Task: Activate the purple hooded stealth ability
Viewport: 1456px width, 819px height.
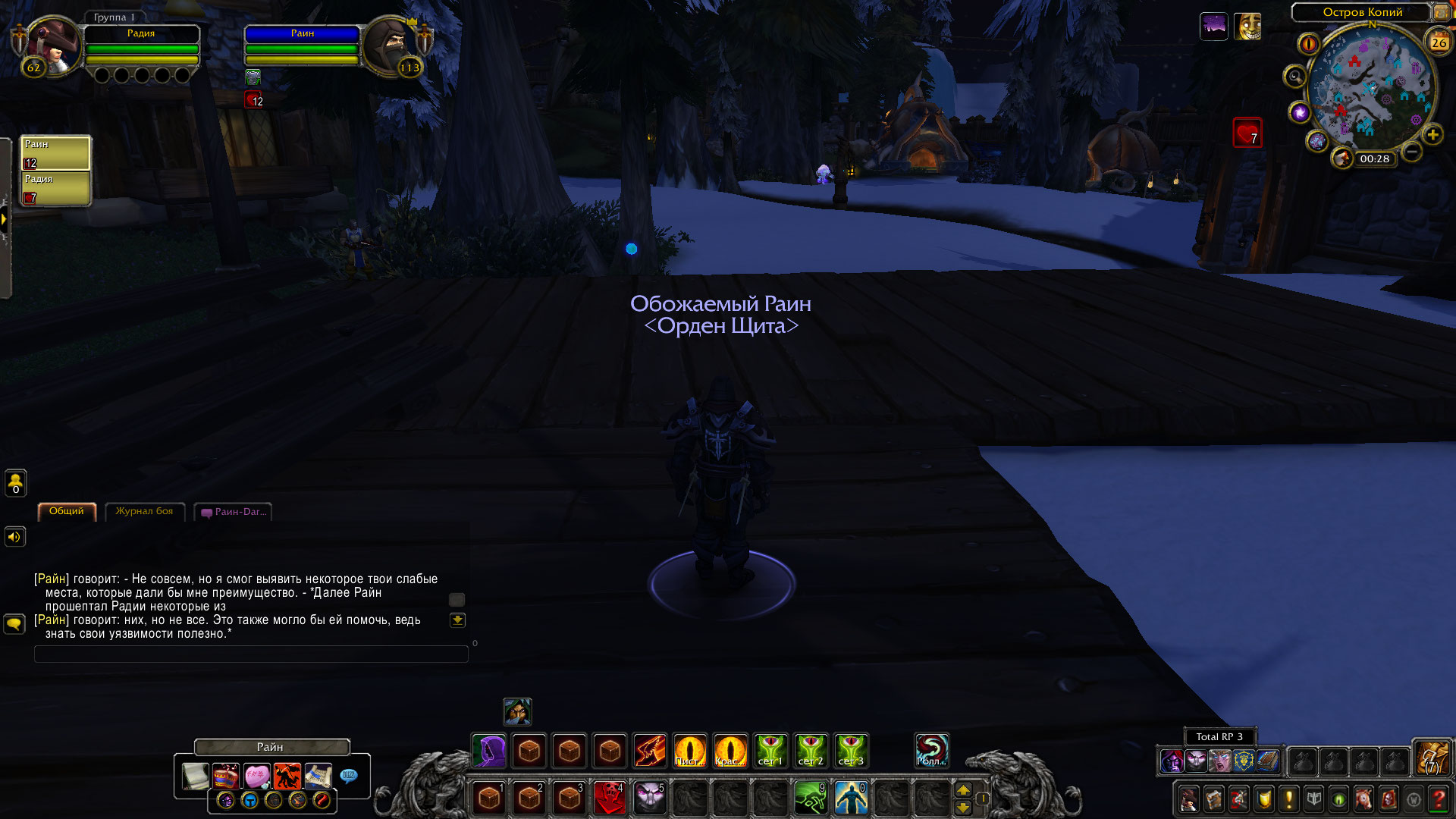Action: tap(489, 751)
